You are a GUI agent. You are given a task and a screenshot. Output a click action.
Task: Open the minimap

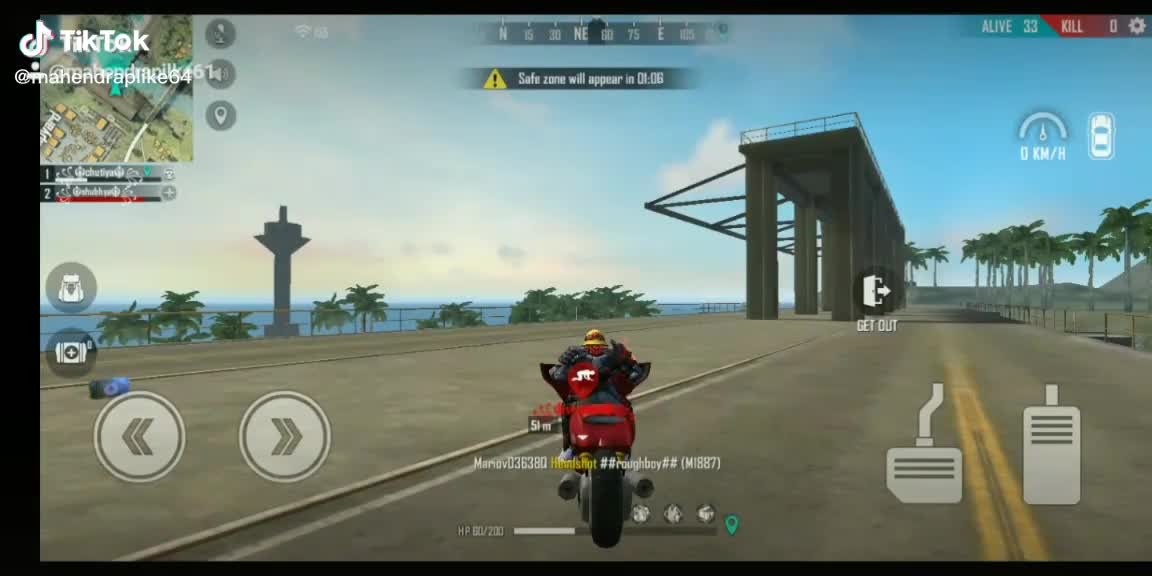tap(116, 90)
